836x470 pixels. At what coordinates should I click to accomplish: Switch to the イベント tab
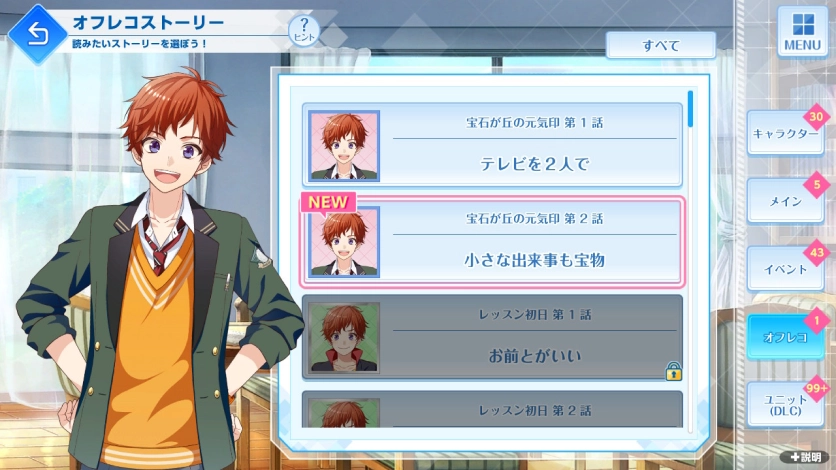click(785, 269)
